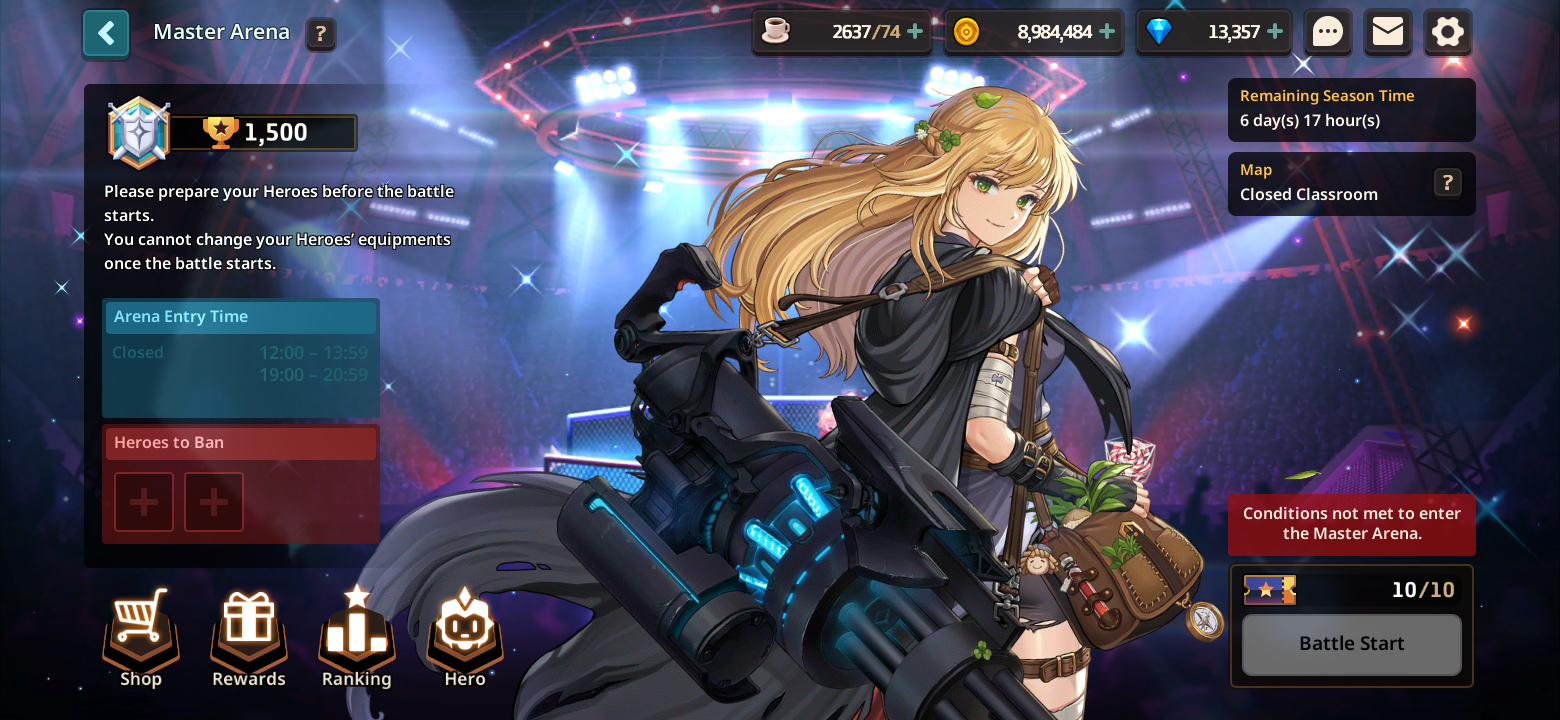Expand the Closed Classroom map details

pyautogui.click(x=1447, y=183)
